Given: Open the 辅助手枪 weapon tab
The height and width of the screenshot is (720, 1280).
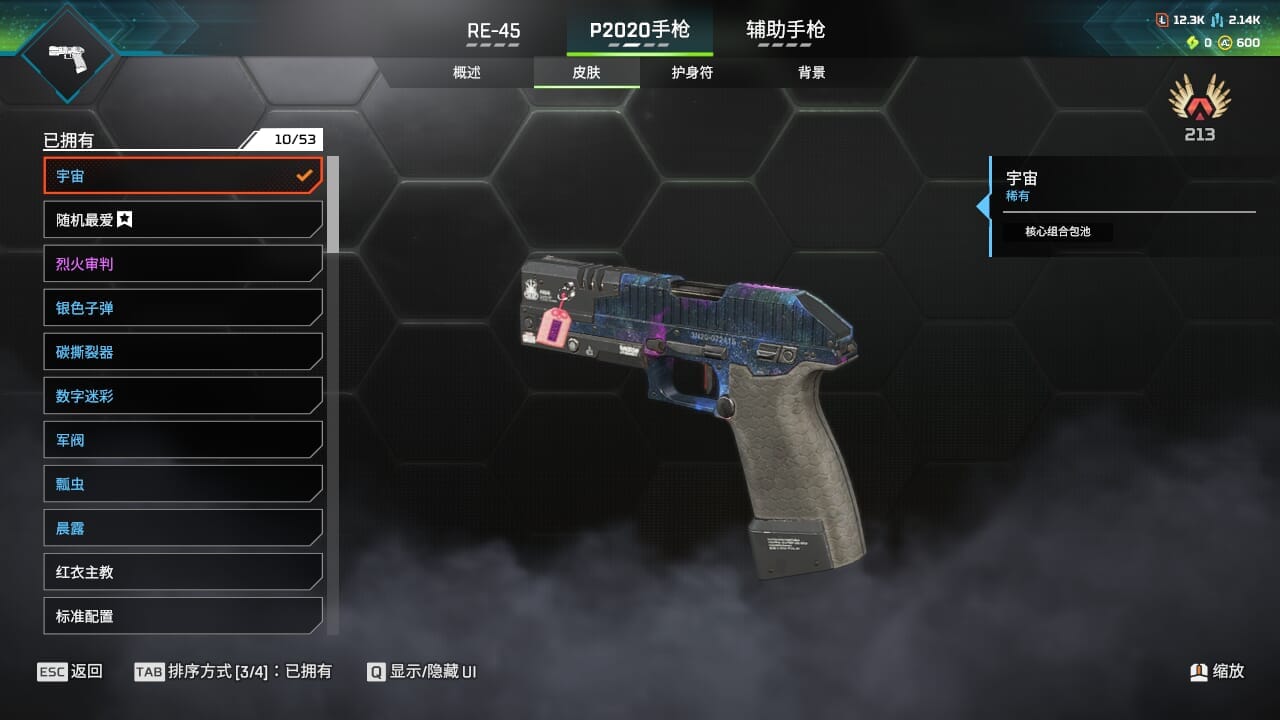Looking at the screenshot, I should (x=785, y=30).
